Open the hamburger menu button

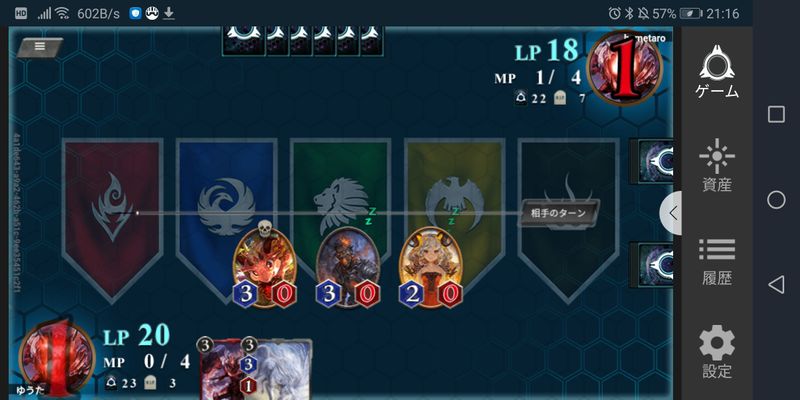tap(39, 46)
